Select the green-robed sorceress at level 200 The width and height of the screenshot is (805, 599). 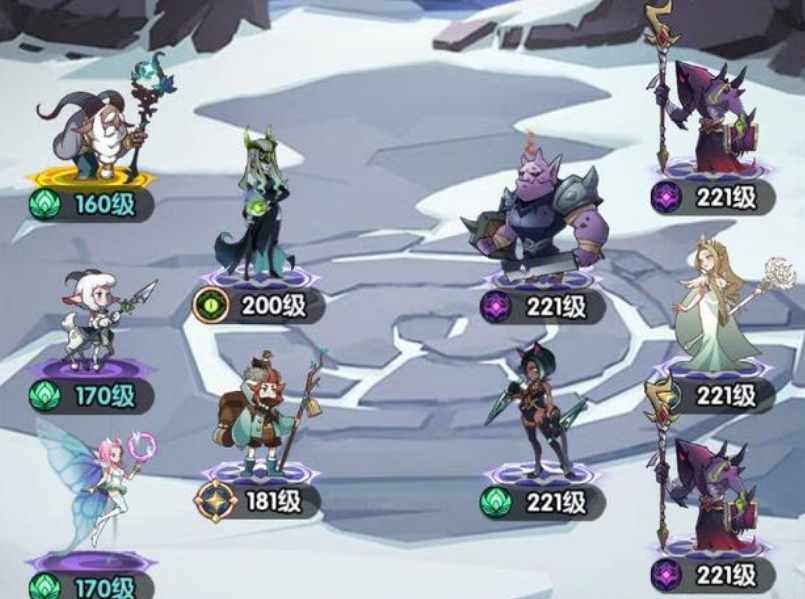coord(254,212)
